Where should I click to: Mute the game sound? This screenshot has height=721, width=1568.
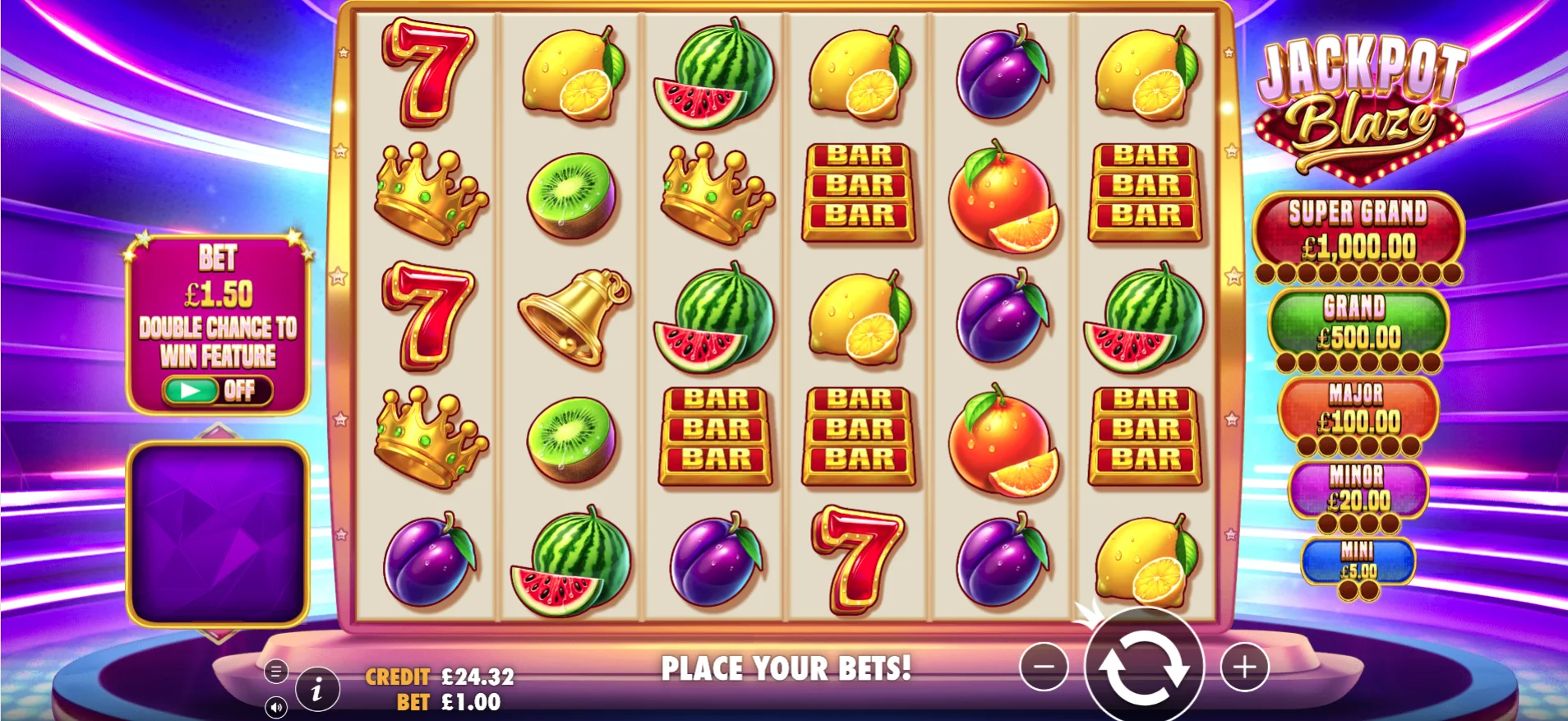pyautogui.click(x=276, y=708)
